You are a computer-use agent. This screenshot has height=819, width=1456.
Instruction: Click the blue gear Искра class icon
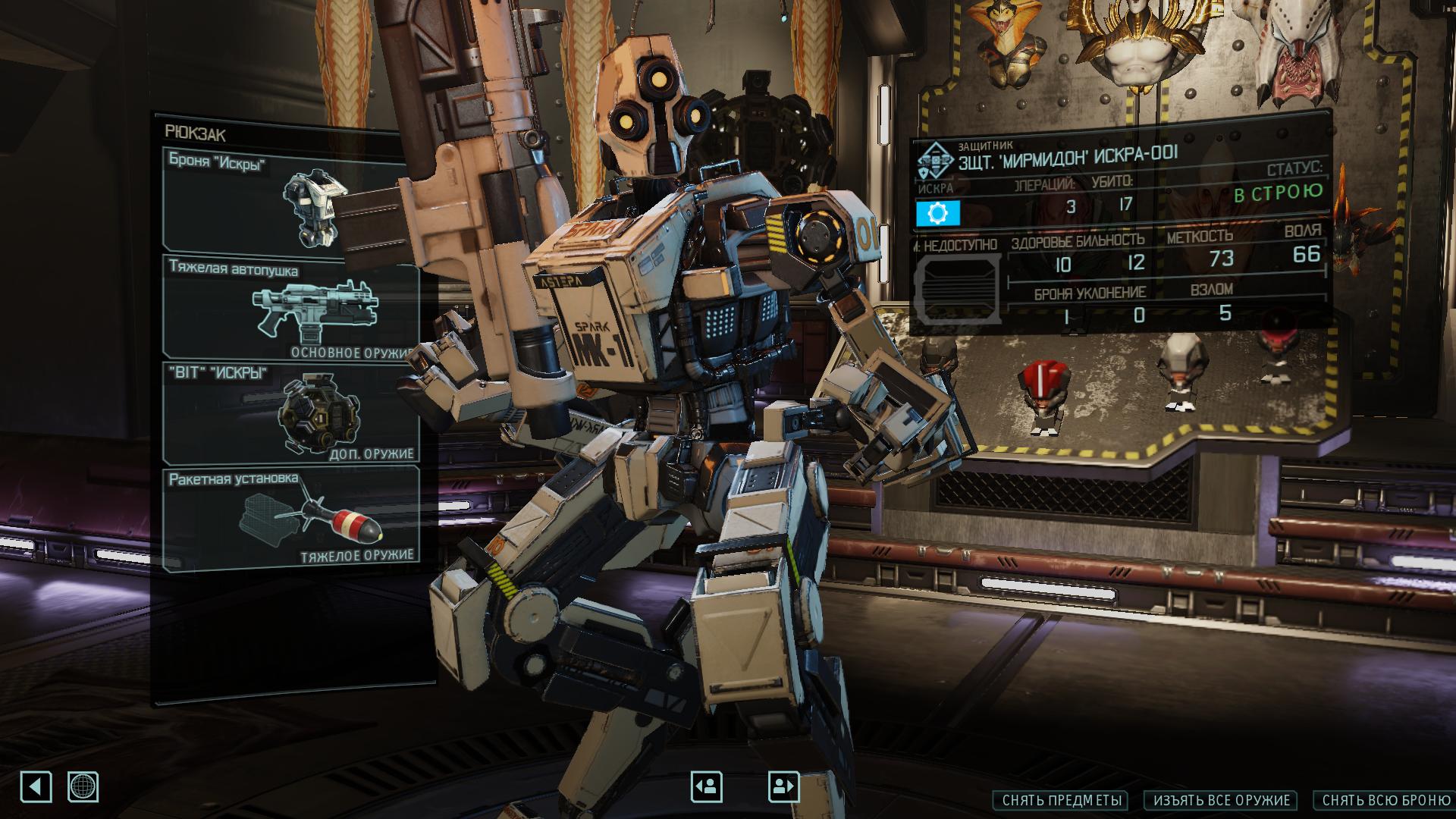(938, 214)
